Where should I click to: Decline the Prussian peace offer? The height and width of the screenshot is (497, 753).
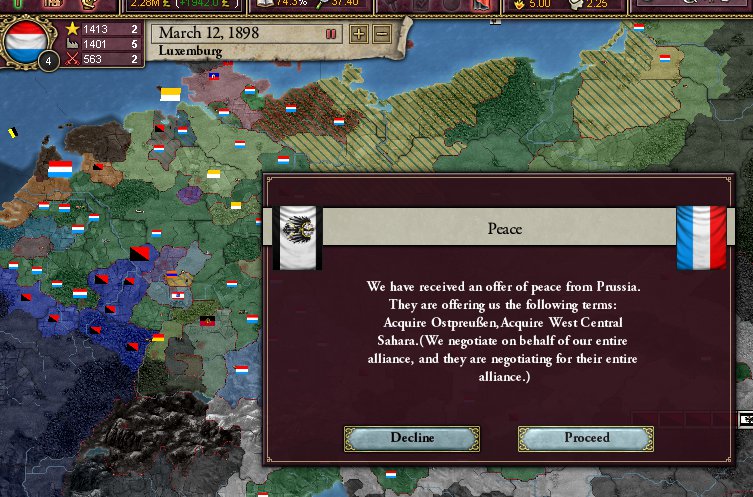click(411, 438)
